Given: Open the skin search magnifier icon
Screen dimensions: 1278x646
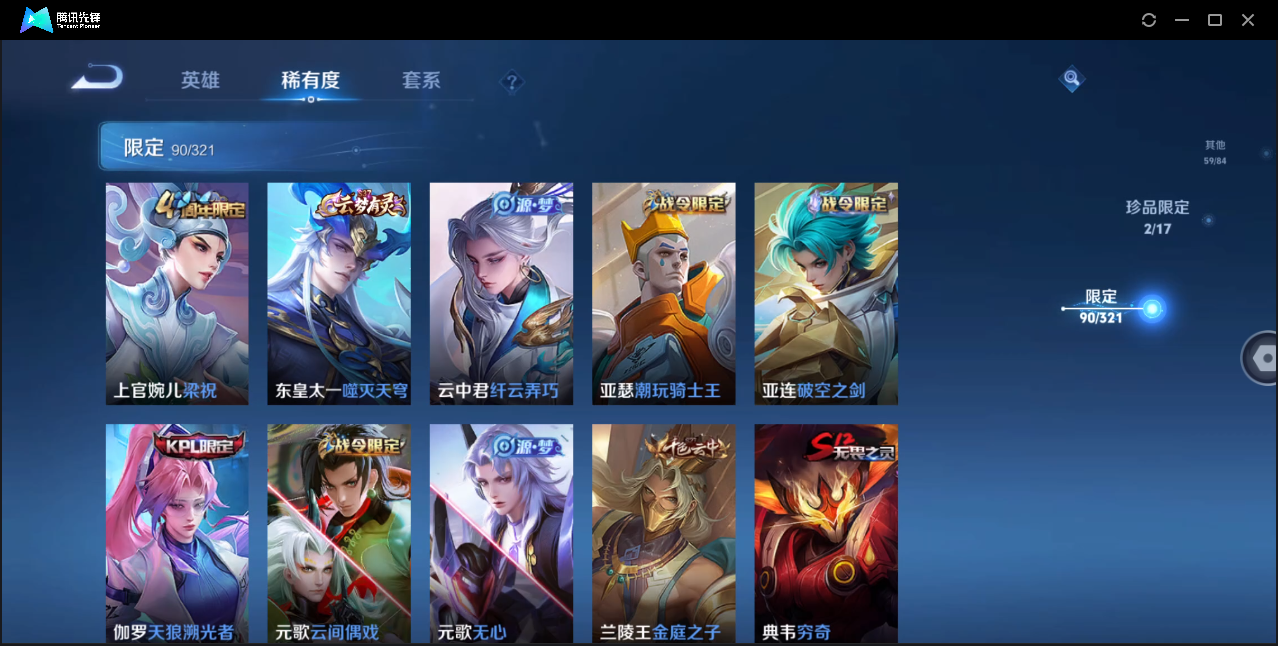Looking at the screenshot, I should pyautogui.click(x=1071, y=78).
